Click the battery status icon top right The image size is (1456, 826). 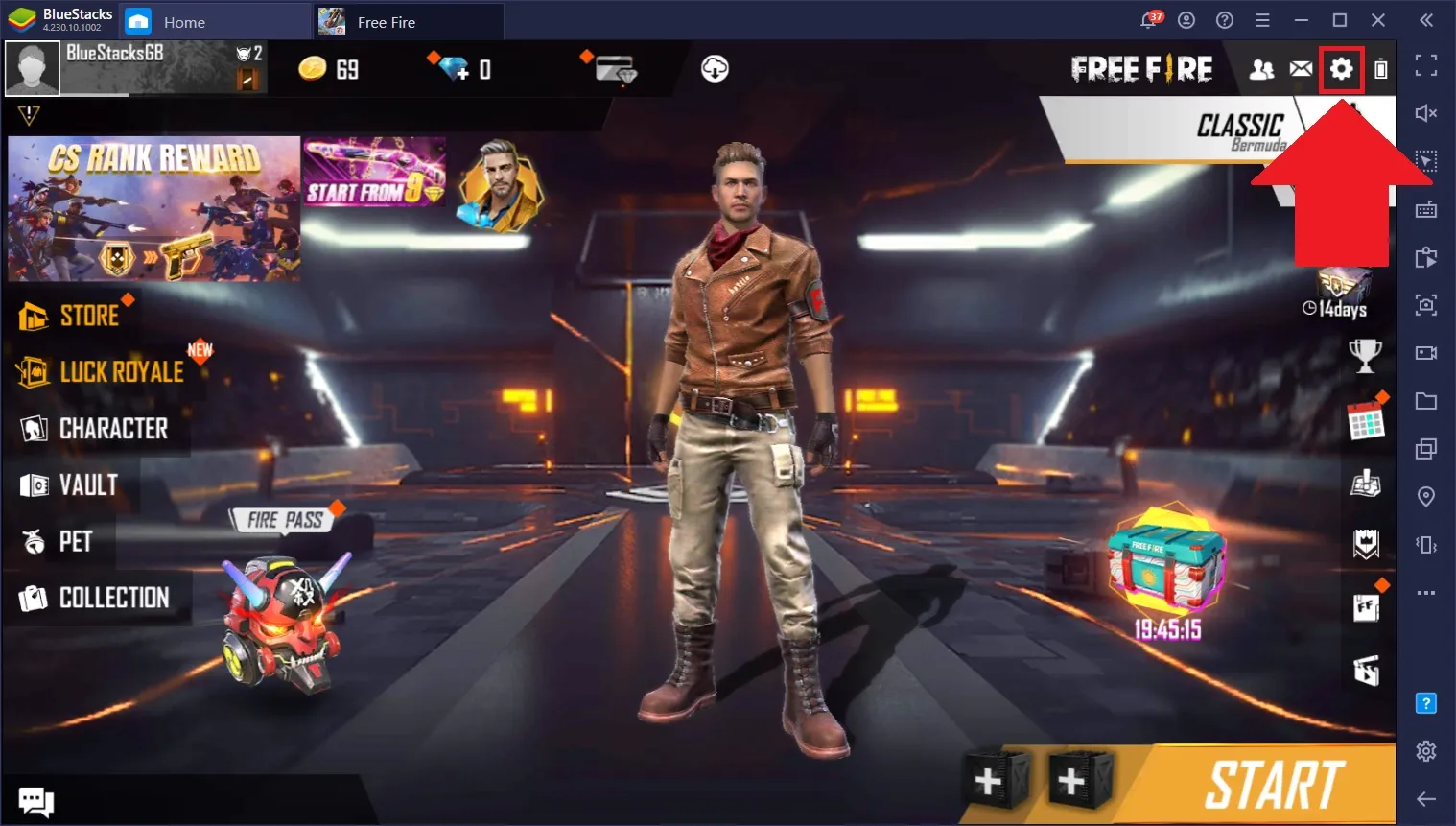click(x=1379, y=69)
